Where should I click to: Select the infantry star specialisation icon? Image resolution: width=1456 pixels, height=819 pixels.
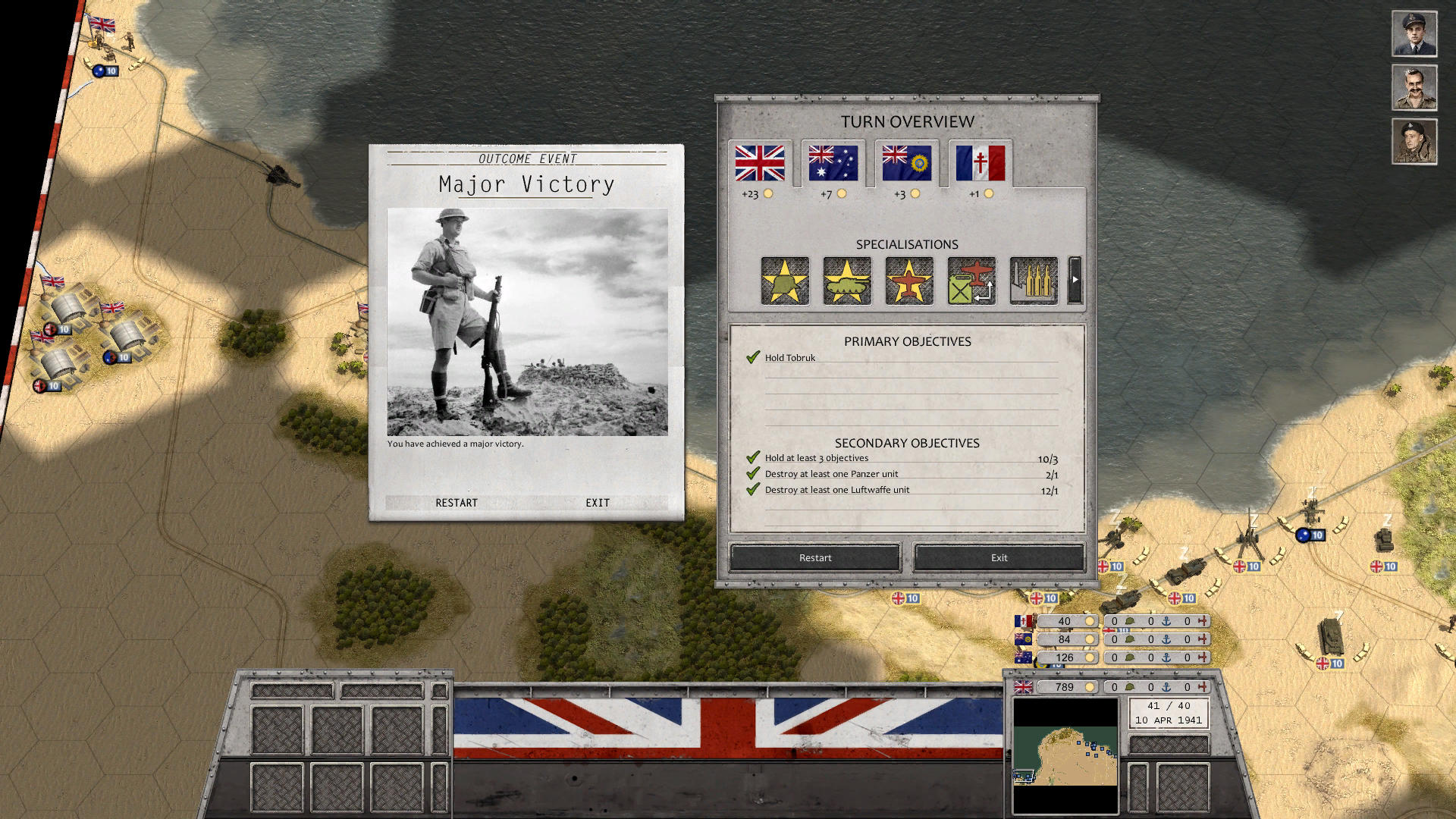click(784, 281)
